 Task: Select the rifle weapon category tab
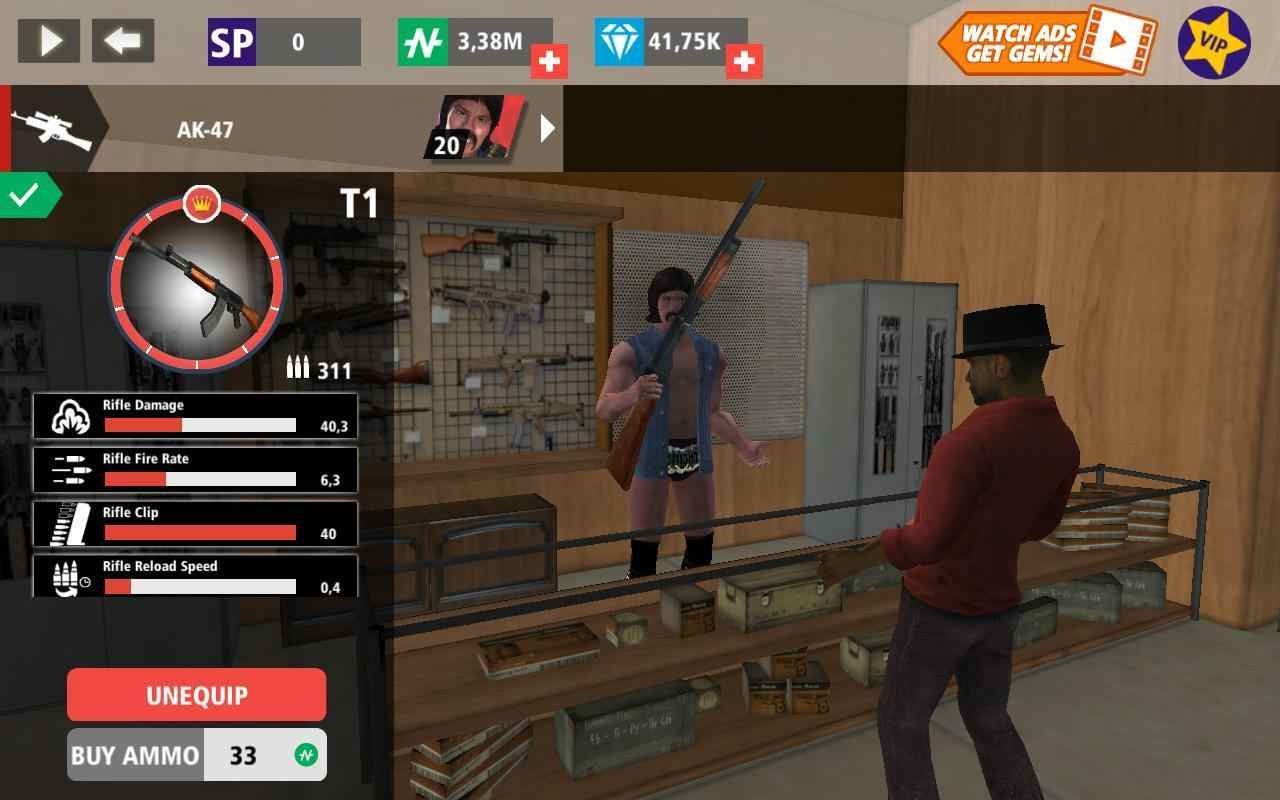point(50,129)
